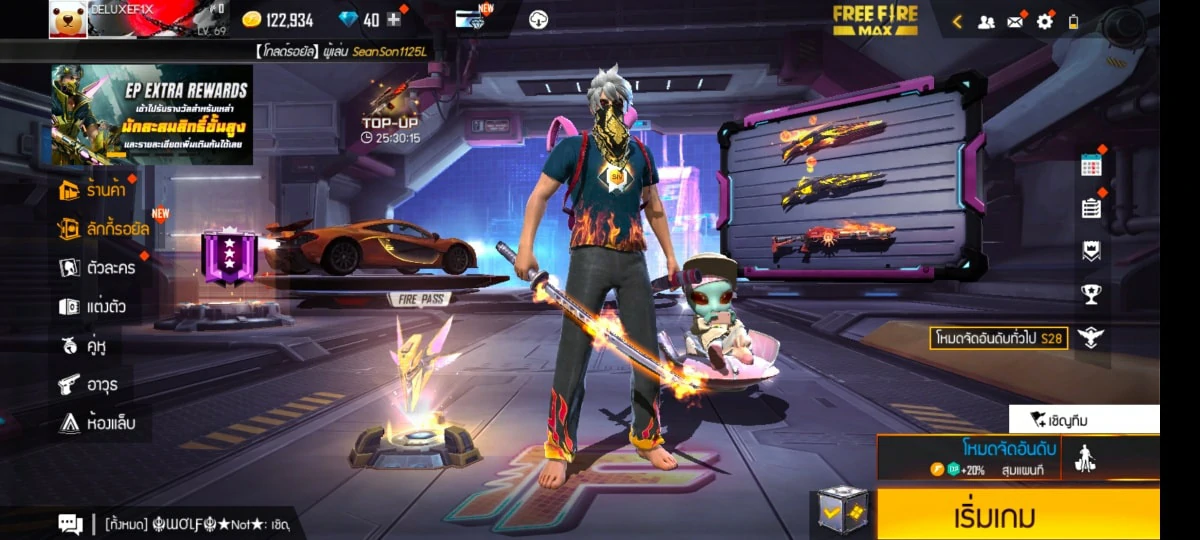1200x540 pixels.
Task: Start the game with the yellow เริ่มเกม button
Action: pyautogui.click(x=1017, y=515)
